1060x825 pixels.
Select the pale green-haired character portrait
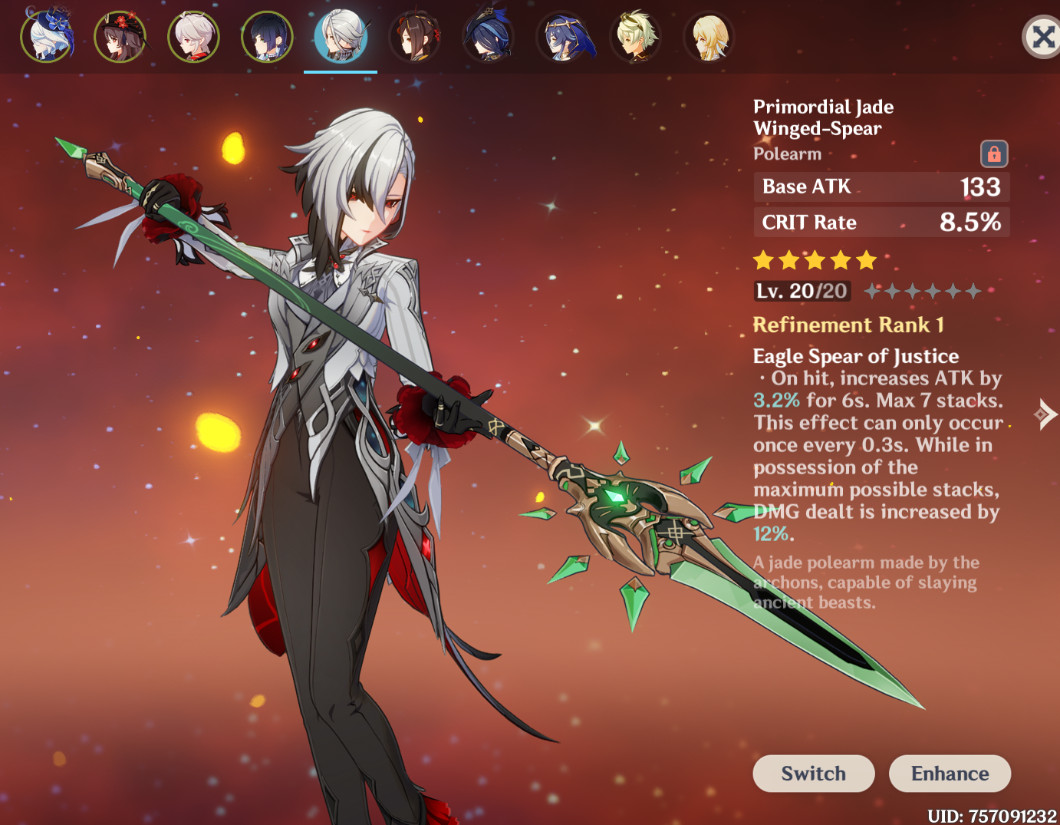tap(635, 38)
